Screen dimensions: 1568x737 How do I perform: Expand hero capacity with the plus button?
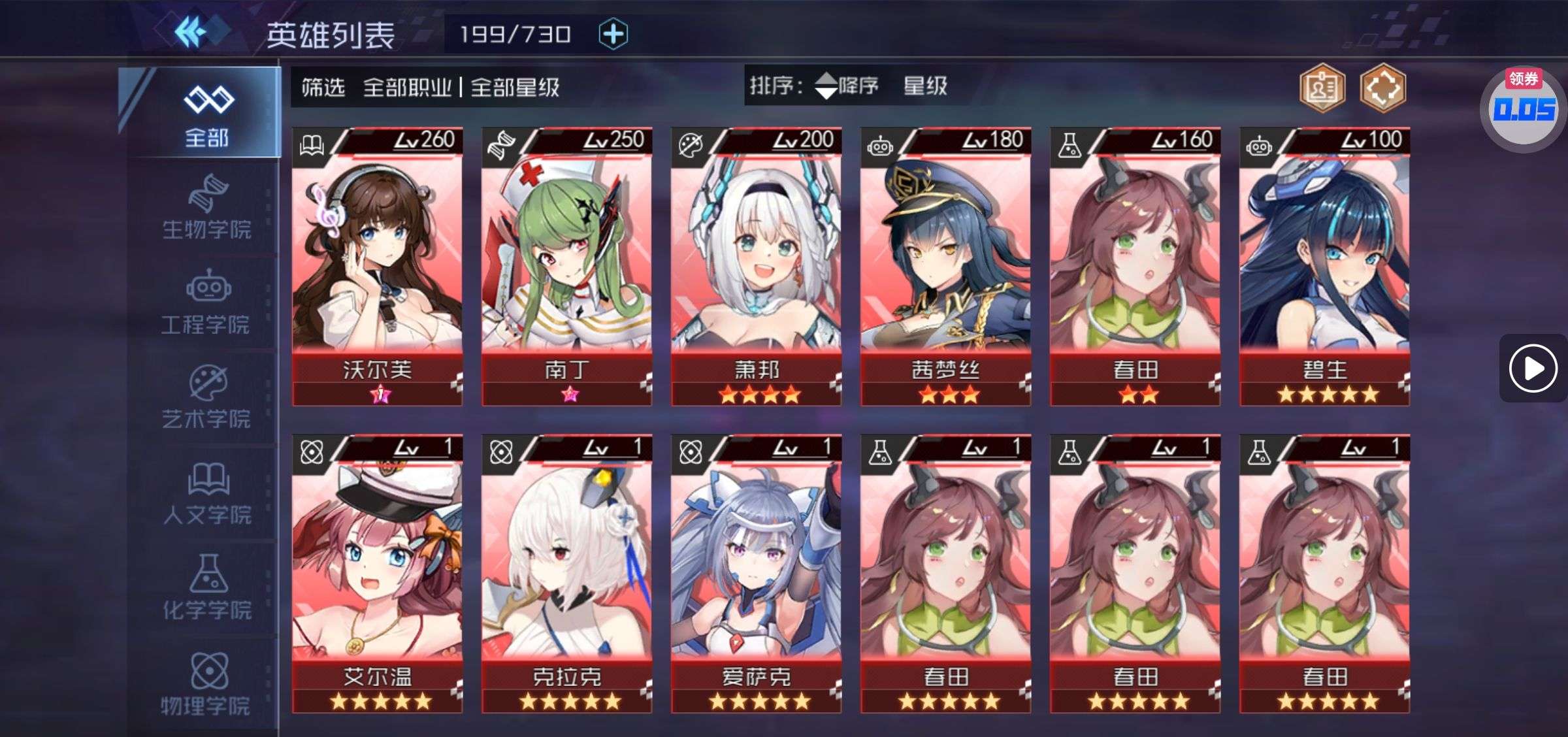point(613,34)
